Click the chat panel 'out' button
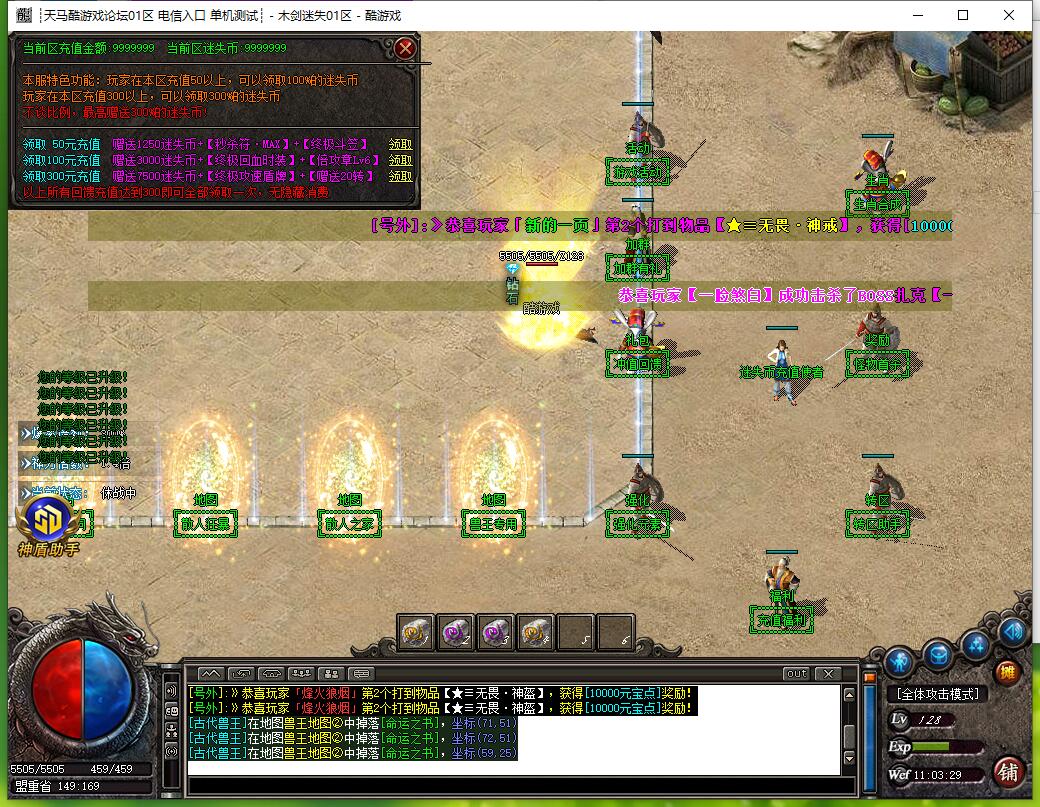 click(796, 673)
